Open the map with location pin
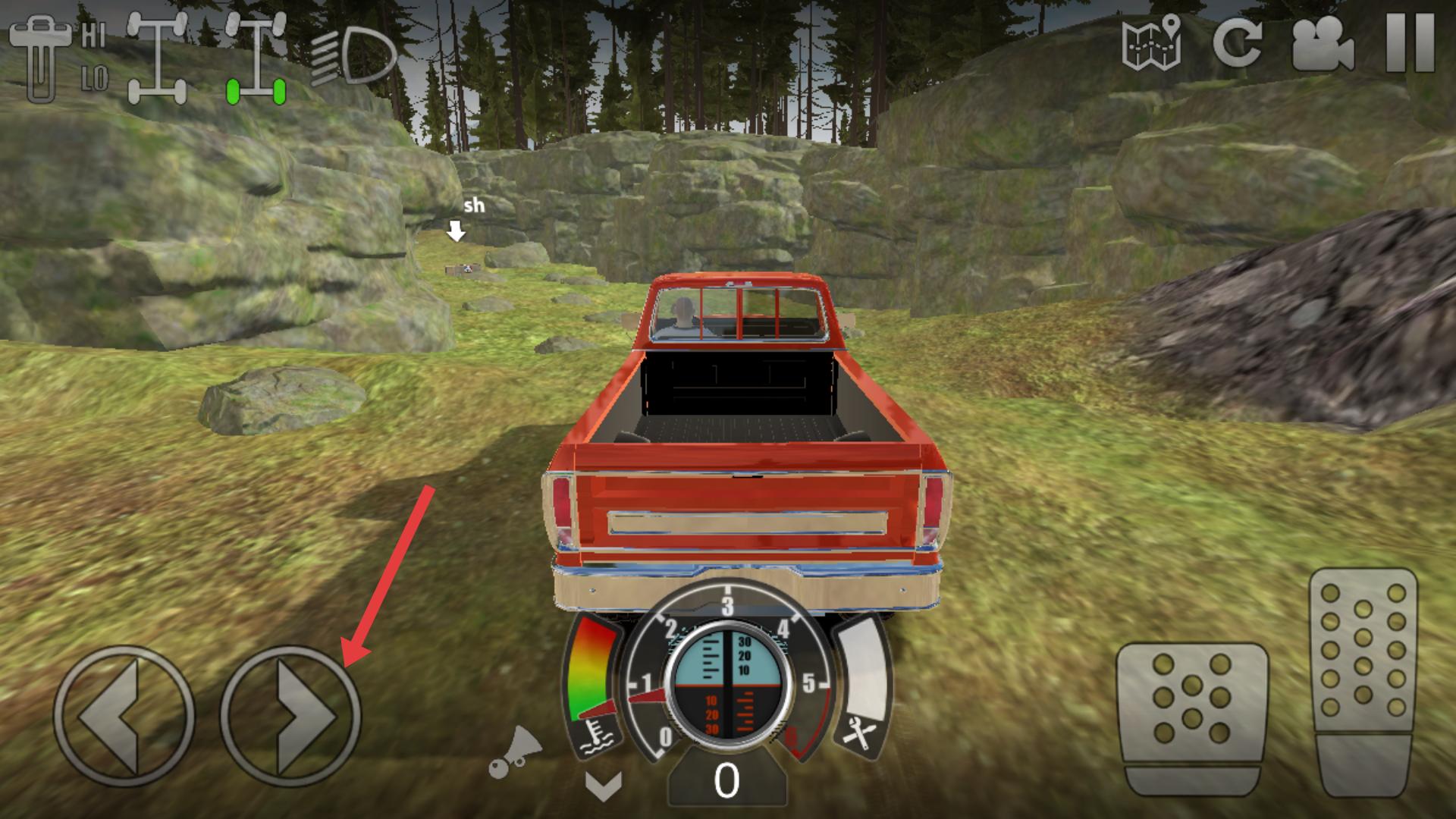1456x819 pixels. click(1151, 42)
